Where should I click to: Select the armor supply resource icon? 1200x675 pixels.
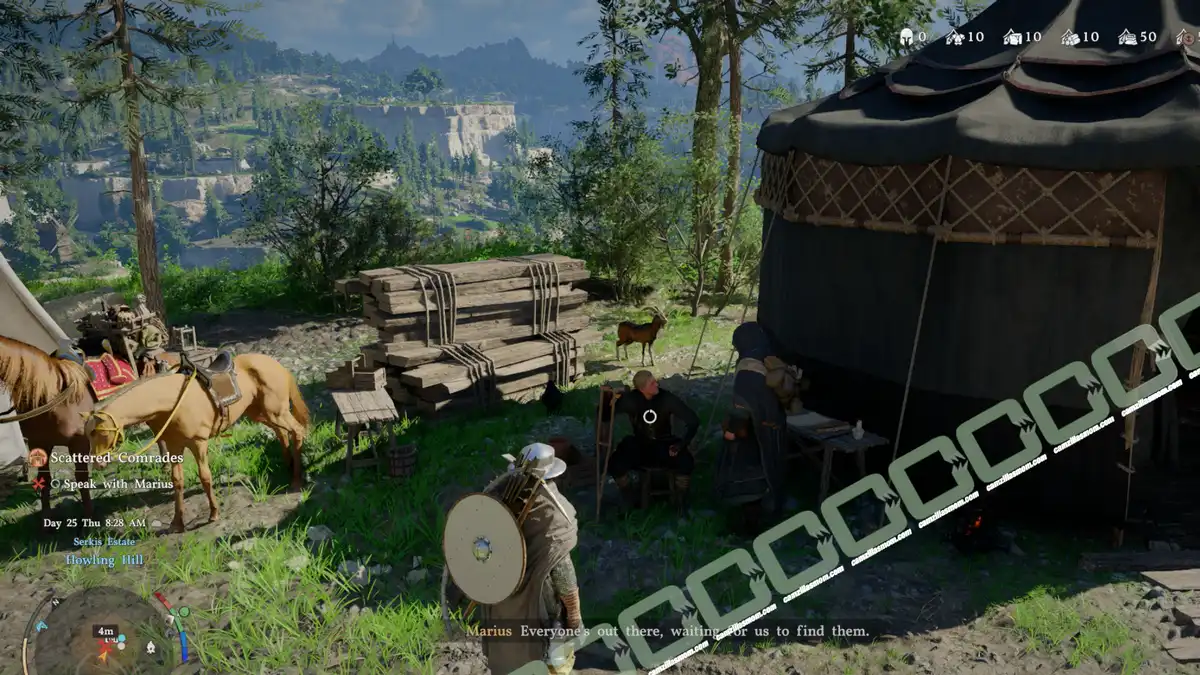[x=955, y=37]
